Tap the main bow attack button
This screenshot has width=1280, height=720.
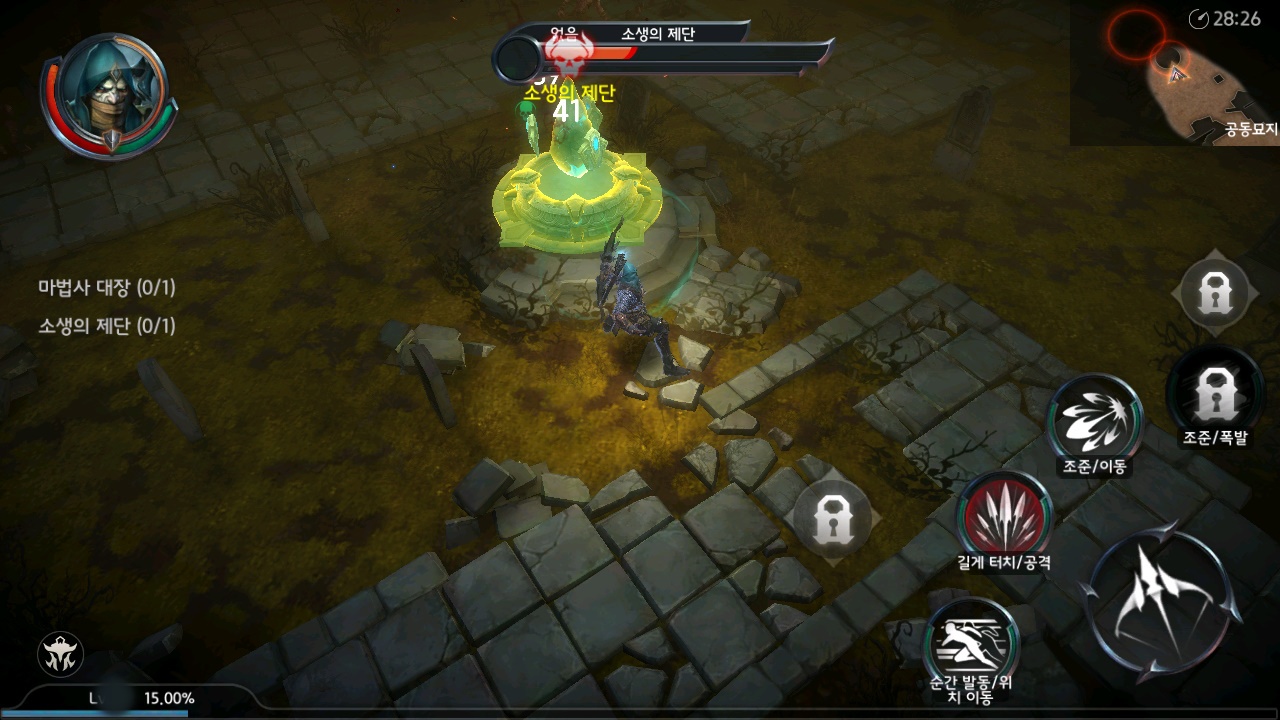point(1161,604)
